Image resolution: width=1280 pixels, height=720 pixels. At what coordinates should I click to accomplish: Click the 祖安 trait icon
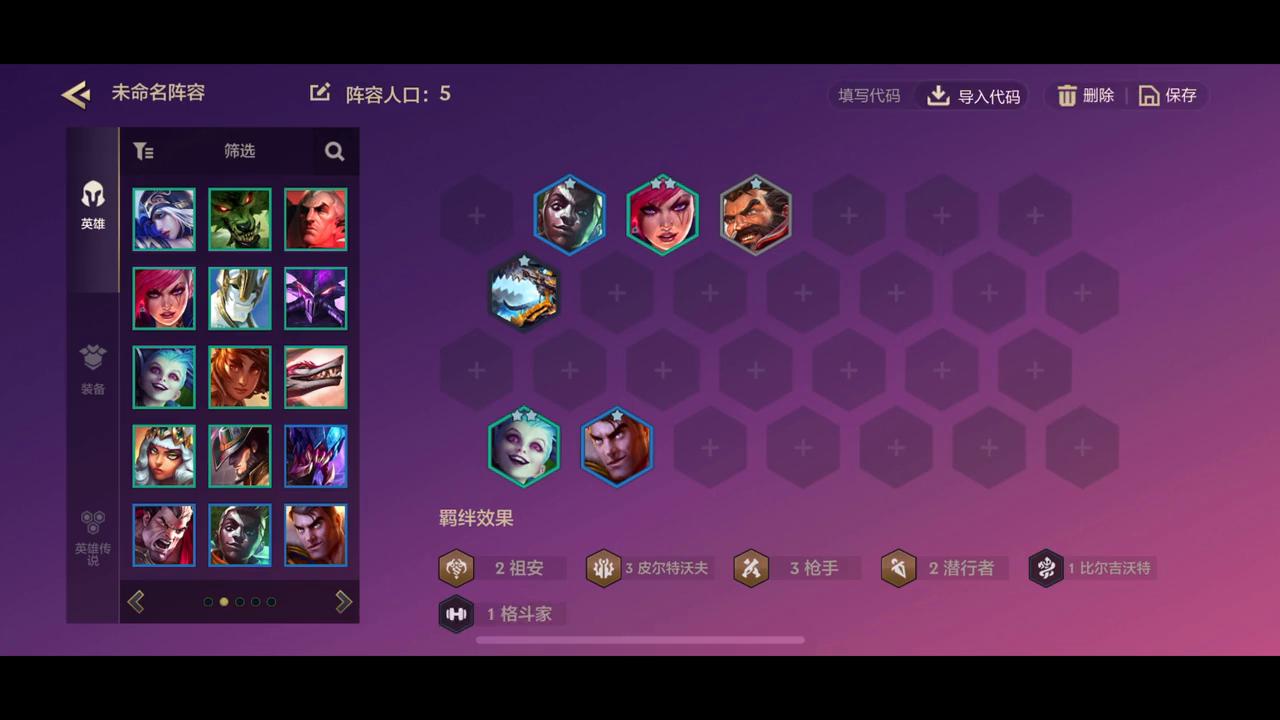point(457,568)
